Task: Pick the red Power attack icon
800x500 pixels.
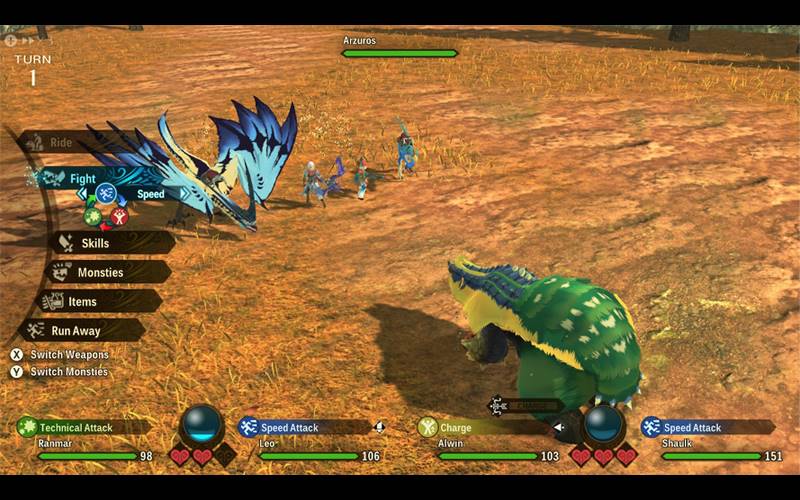Action: click(x=120, y=216)
